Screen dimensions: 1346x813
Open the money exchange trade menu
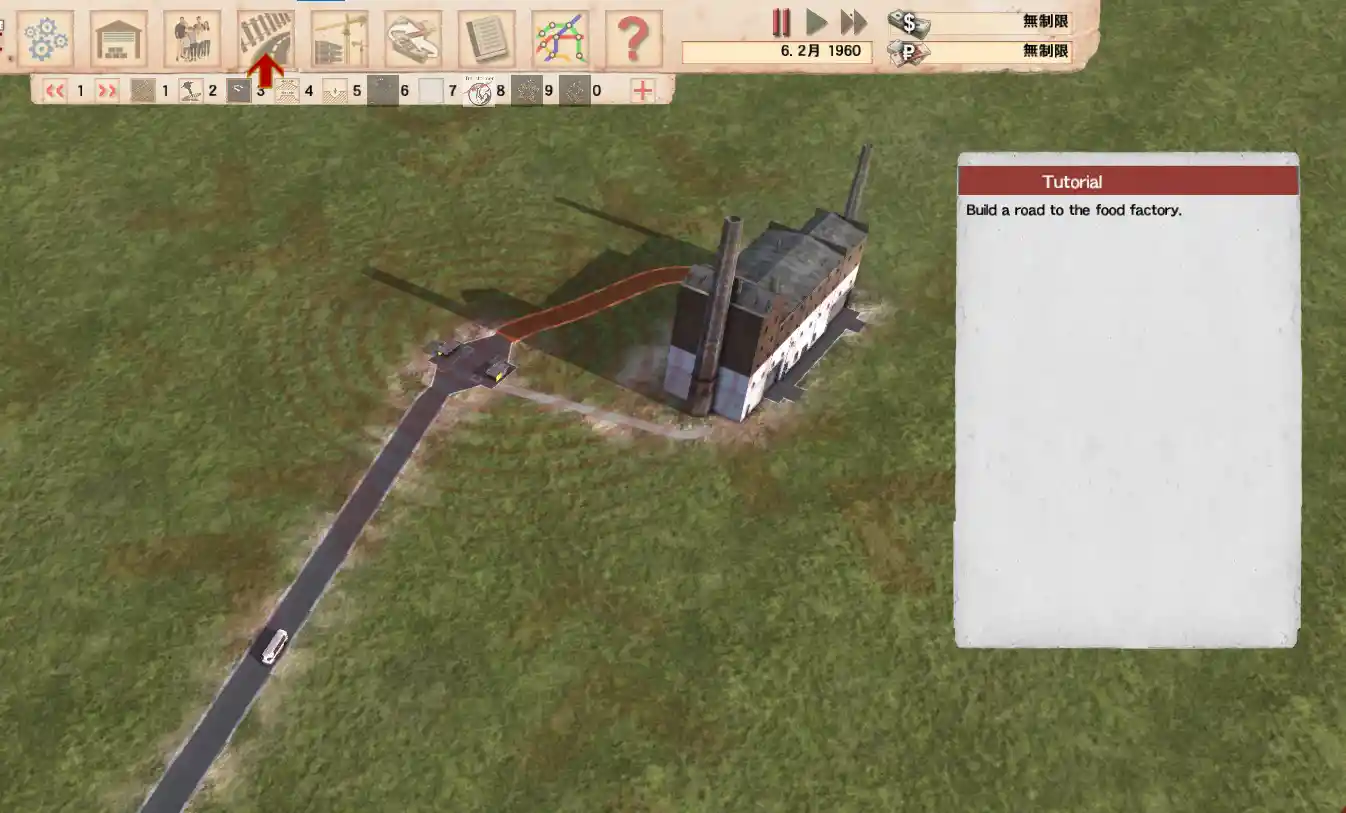pyautogui.click(x=413, y=39)
